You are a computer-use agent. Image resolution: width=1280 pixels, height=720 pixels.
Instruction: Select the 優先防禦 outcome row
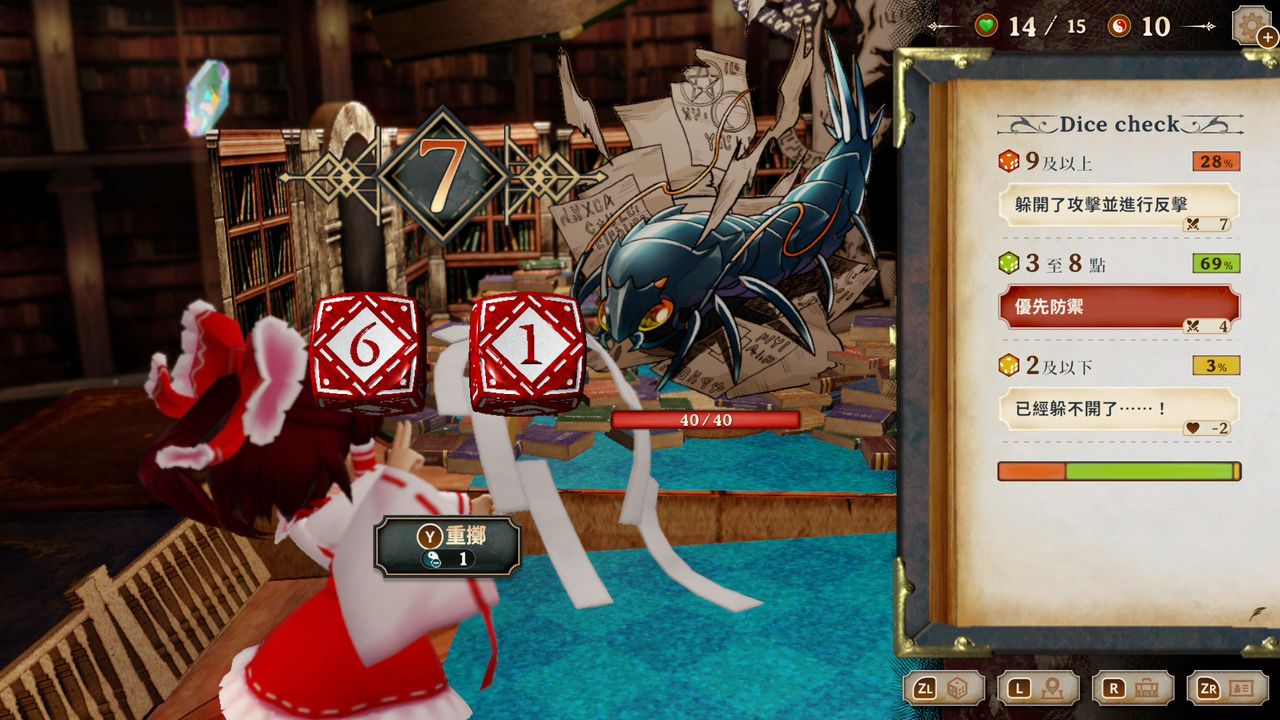1119,308
